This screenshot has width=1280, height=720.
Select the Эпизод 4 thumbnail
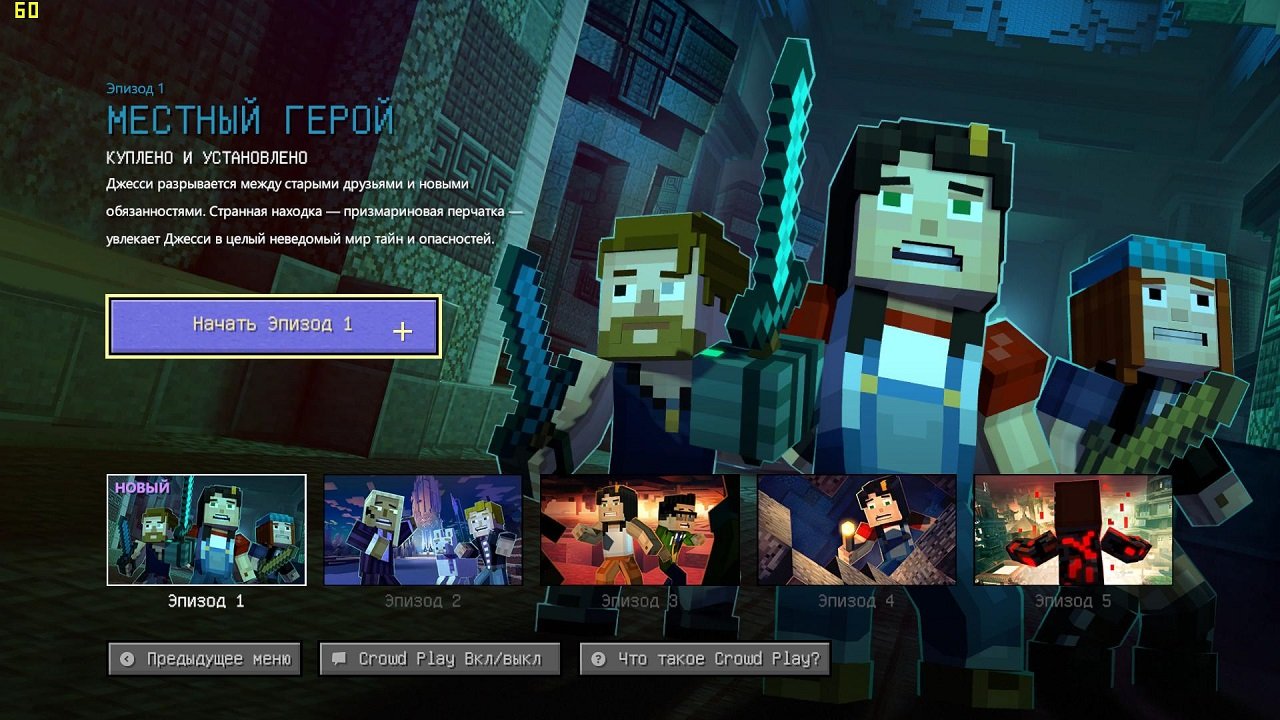[855, 530]
